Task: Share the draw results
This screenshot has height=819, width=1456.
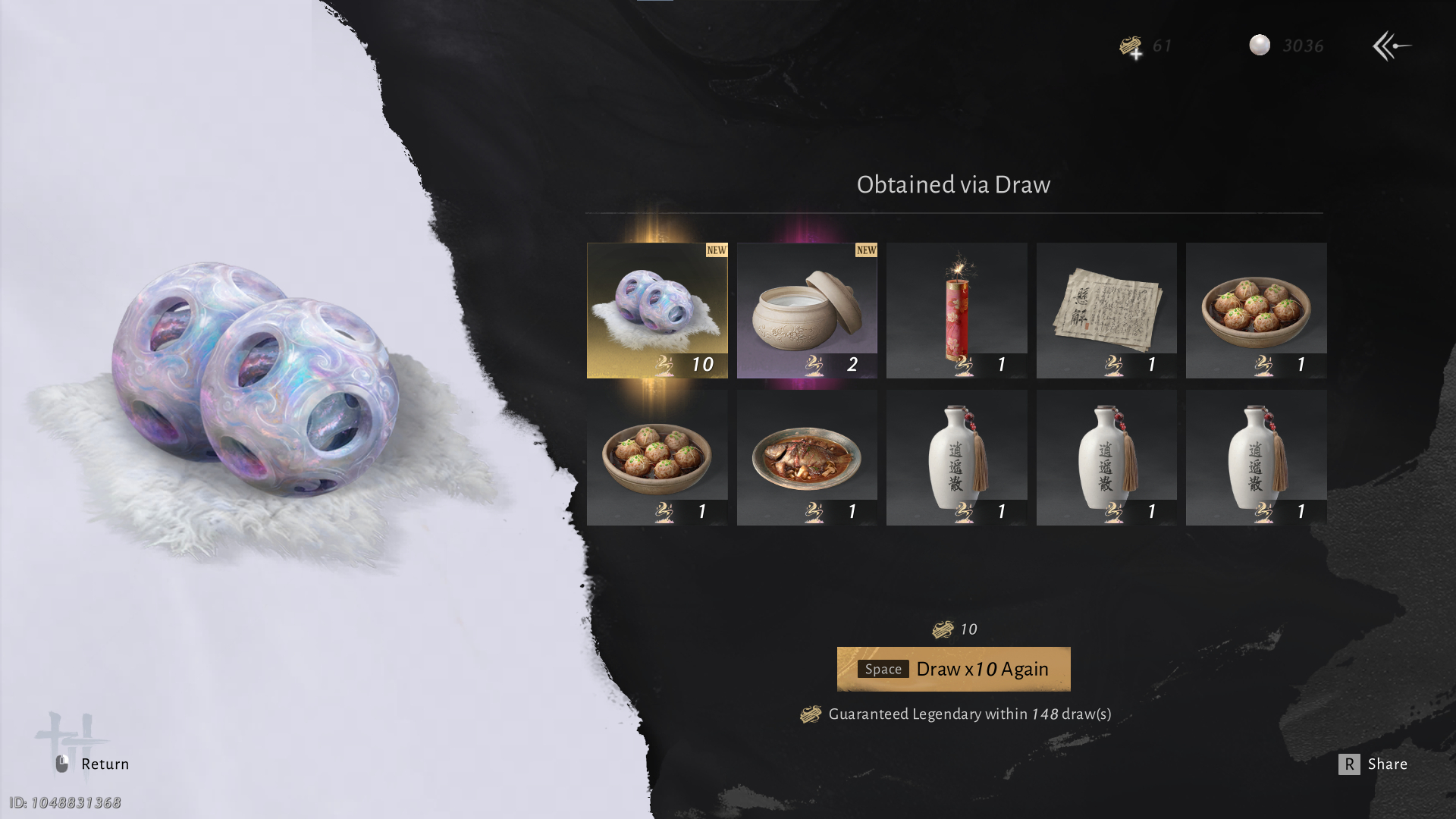Action: (1373, 764)
